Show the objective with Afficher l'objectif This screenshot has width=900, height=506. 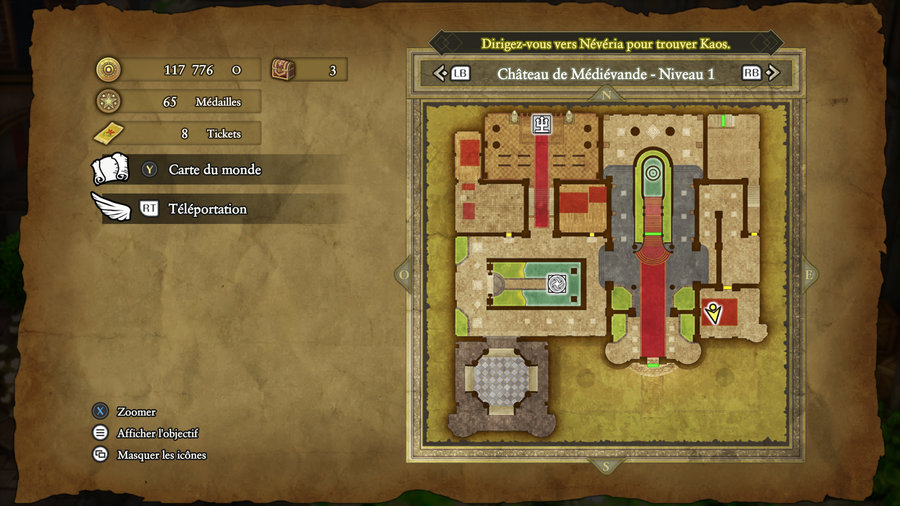[157, 433]
